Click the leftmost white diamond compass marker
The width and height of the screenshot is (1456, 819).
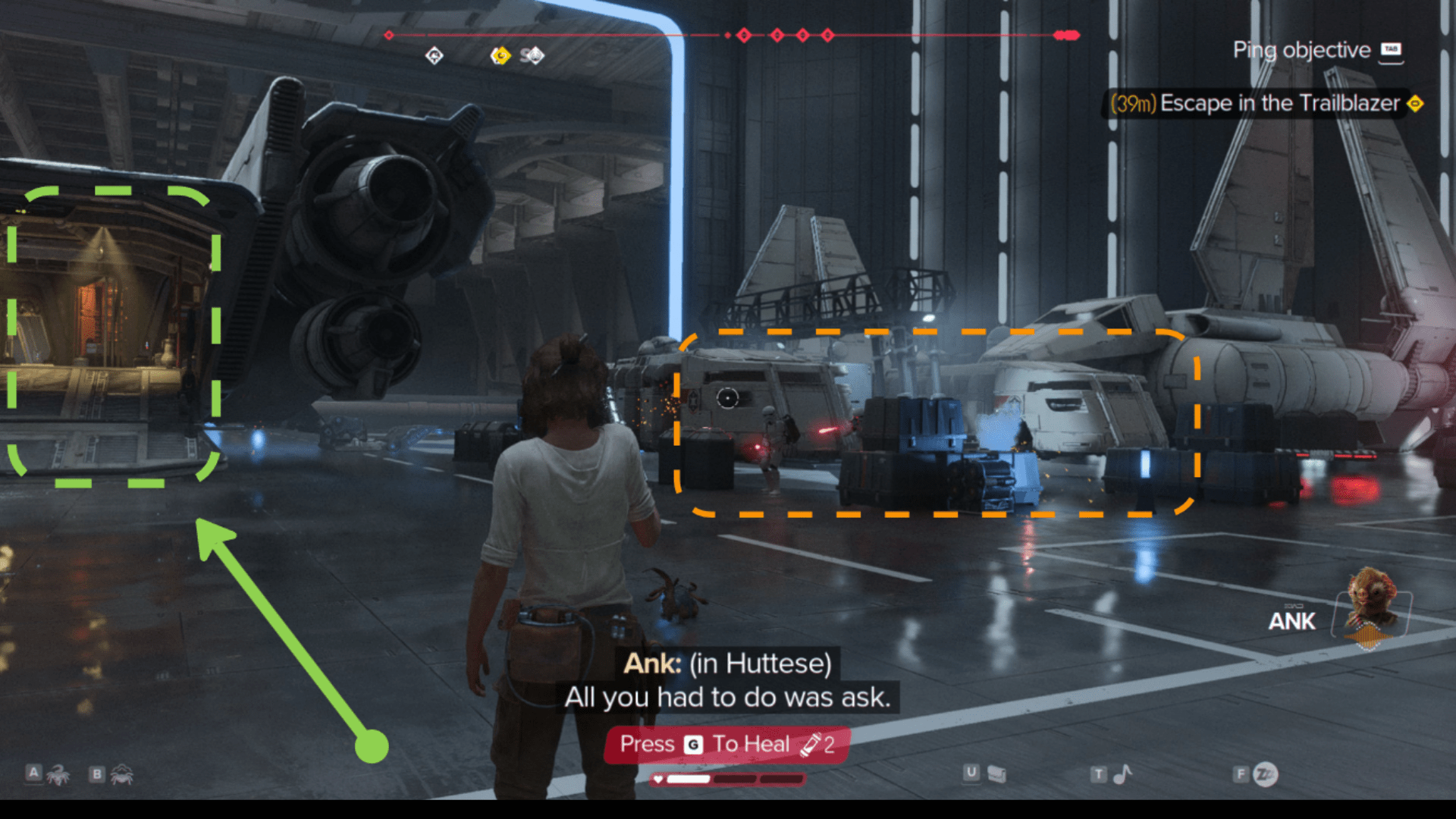(x=434, y=55)
